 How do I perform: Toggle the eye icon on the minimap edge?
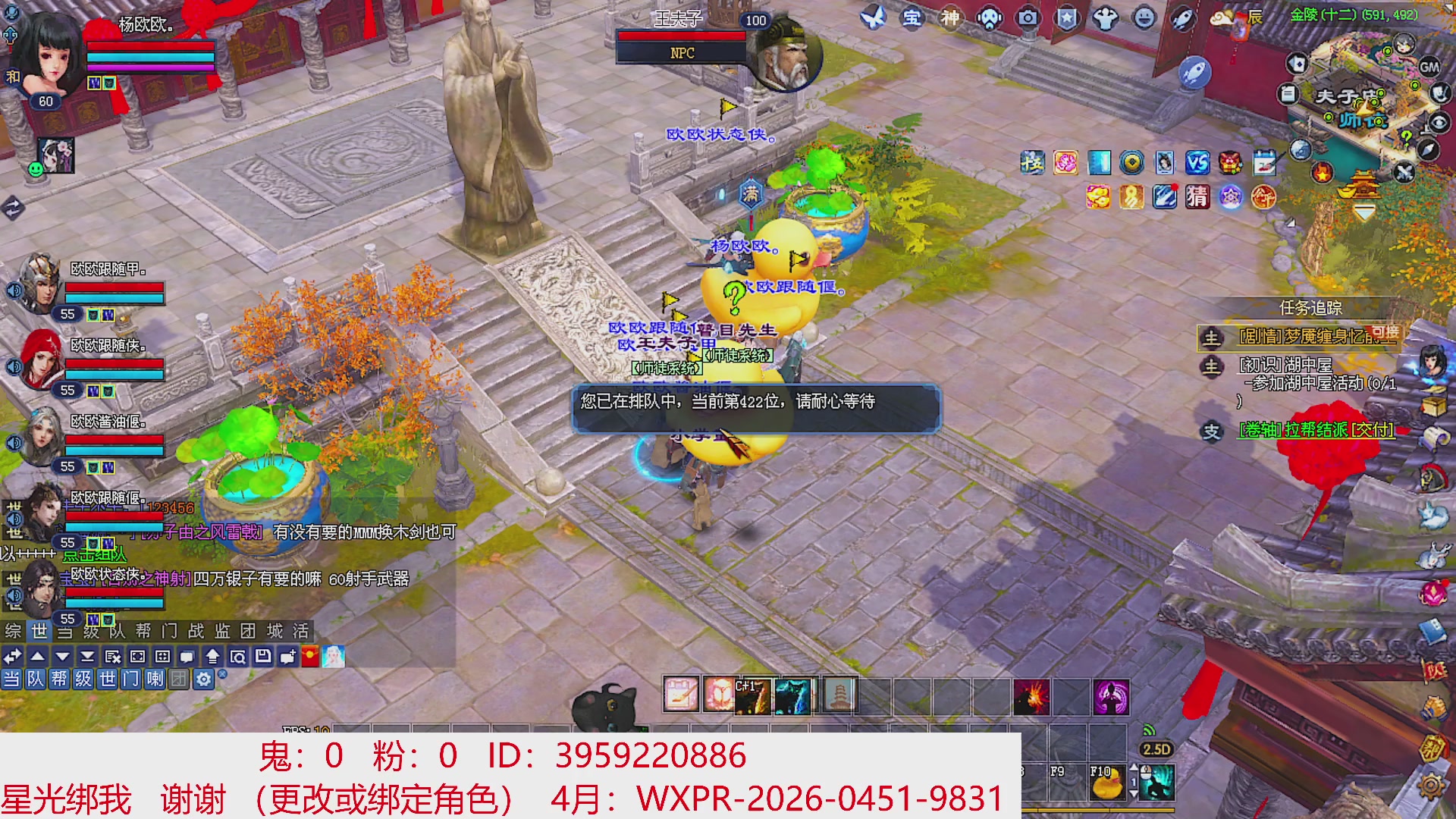pyautogui.click(x=1439, y=122)
